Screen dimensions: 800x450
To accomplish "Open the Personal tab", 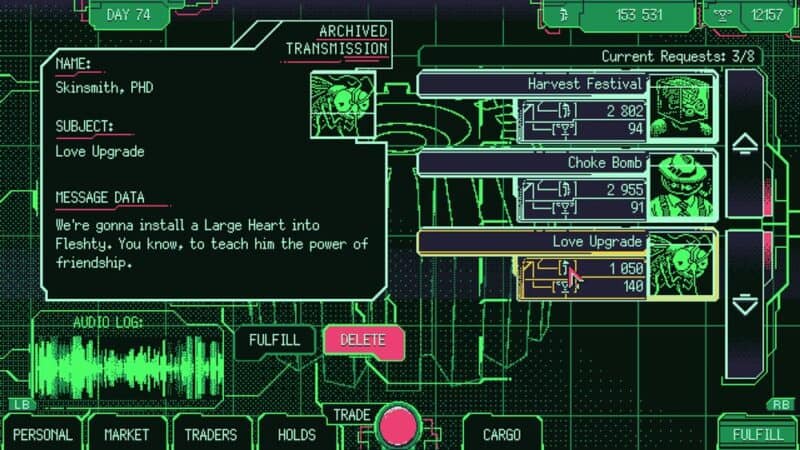I will (x=43, y=434).
